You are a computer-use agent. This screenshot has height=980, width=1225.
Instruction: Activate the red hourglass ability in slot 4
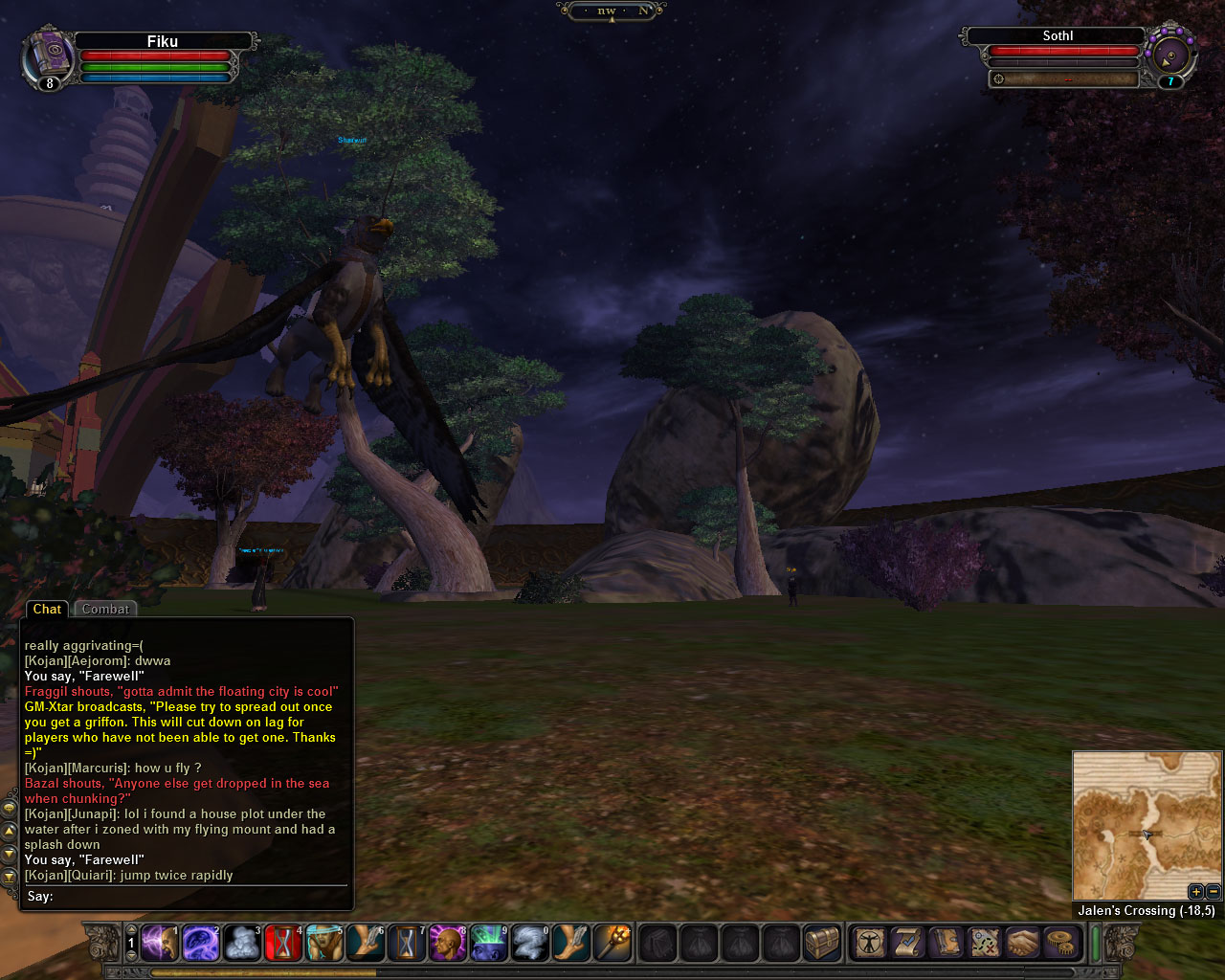pos(284,943)
